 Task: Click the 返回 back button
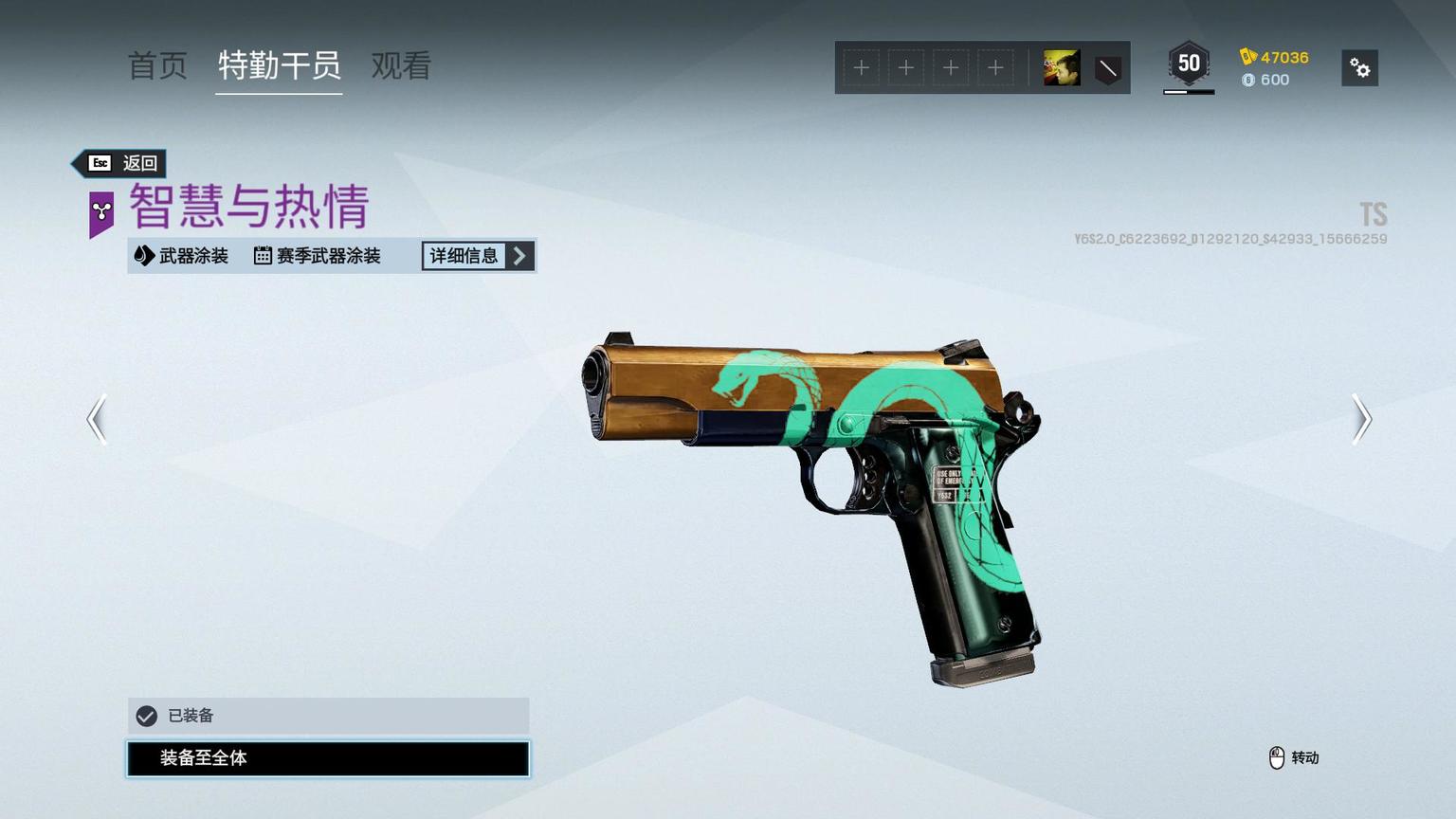121,163
